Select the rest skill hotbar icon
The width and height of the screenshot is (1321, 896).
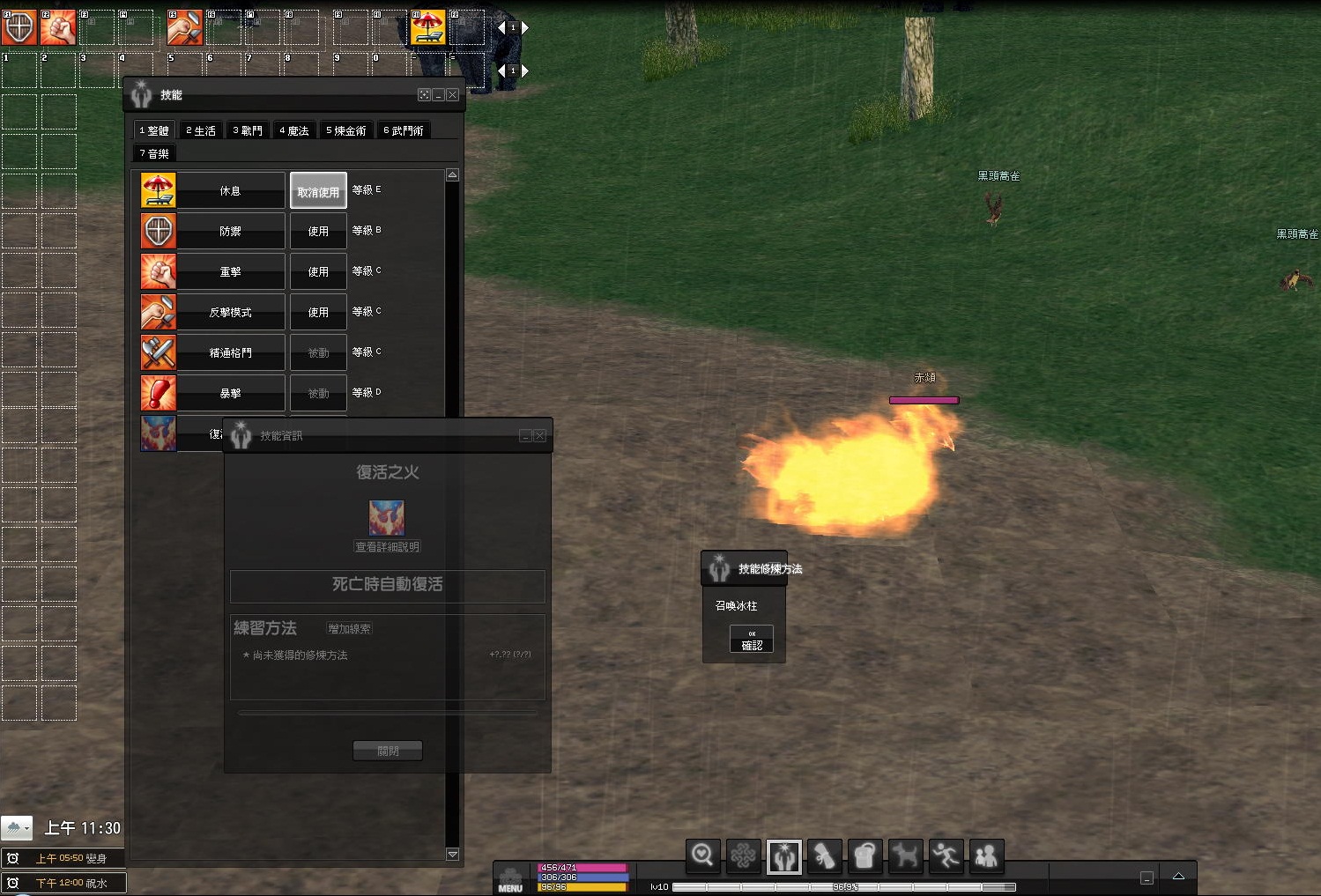(x=428, y=27)
